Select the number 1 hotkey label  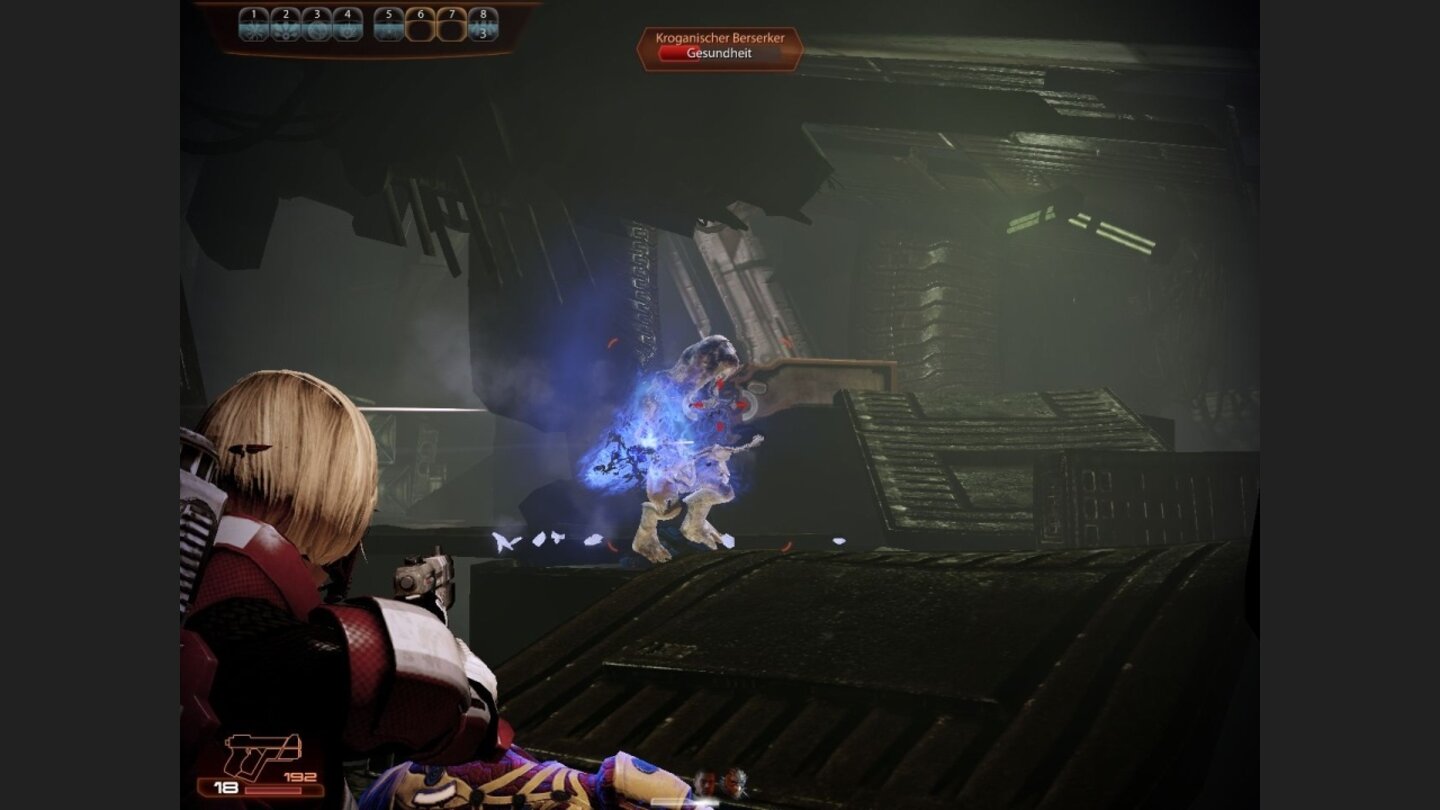(252, 13)
